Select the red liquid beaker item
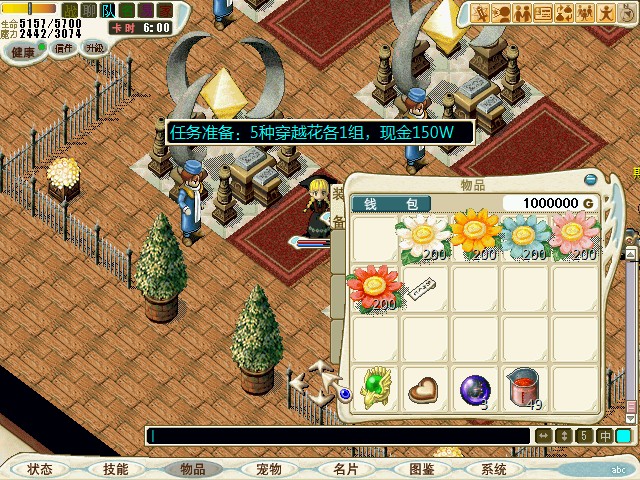The image size is (640, 480). [524, 389]
